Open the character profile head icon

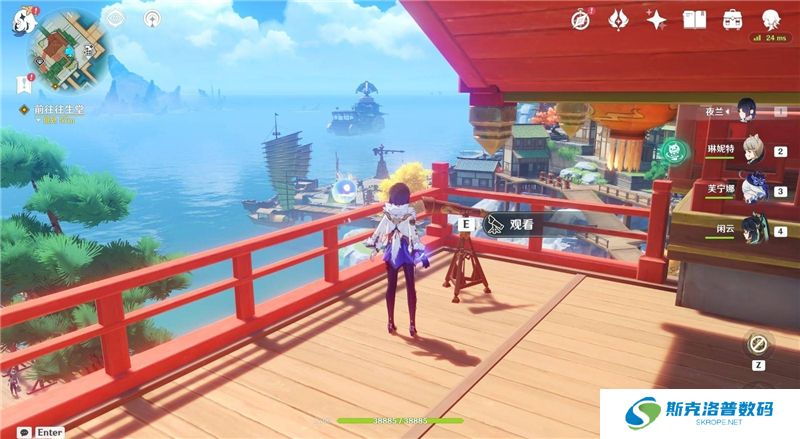(771, 19)
